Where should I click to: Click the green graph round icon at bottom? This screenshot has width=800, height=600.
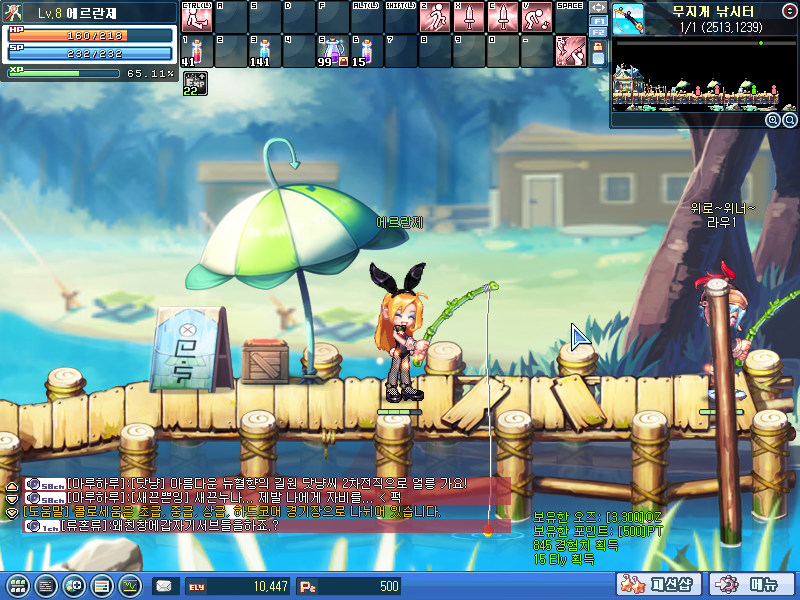coord(130,586)
